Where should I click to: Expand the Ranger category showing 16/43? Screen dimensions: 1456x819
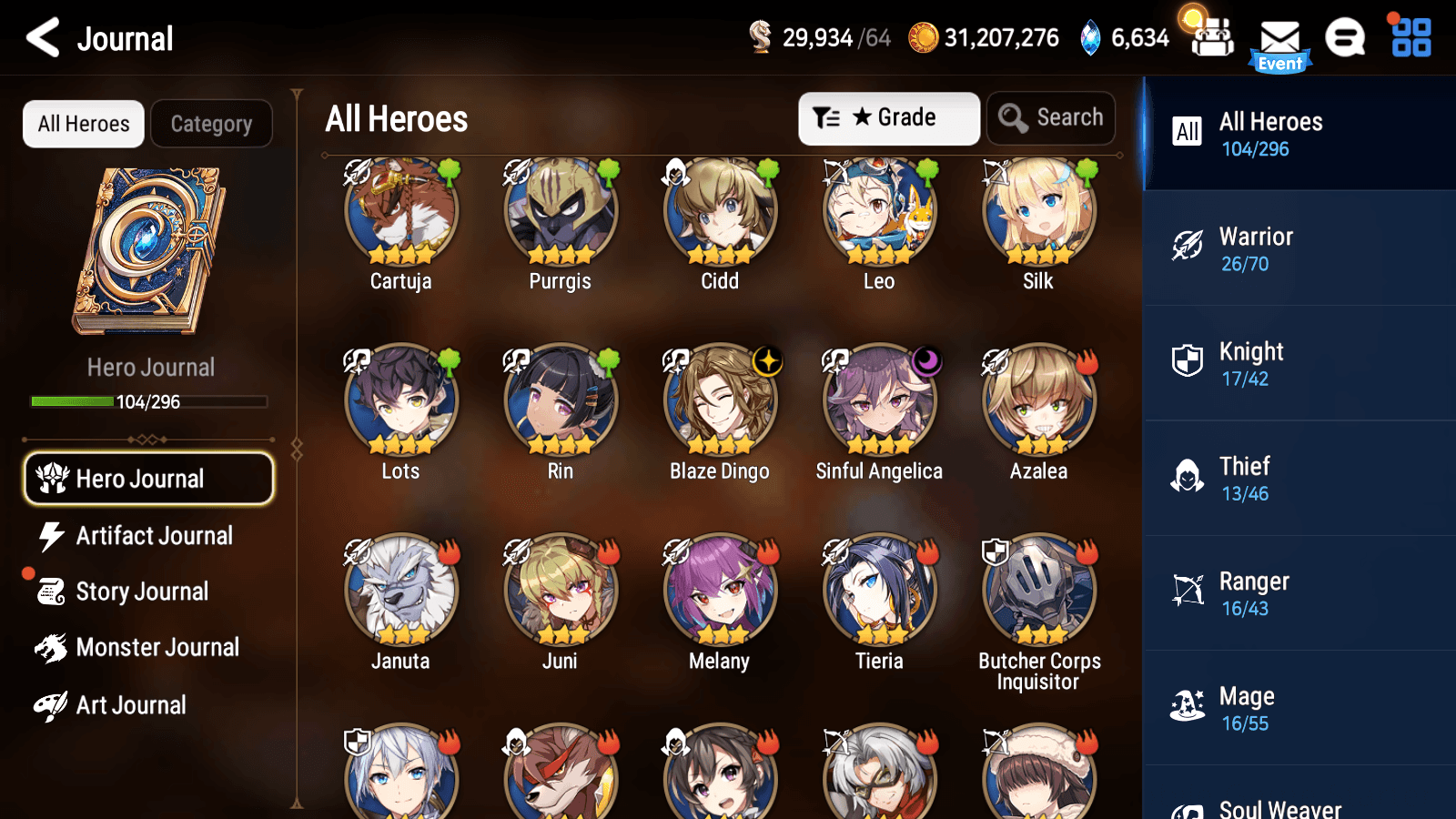1298,593
